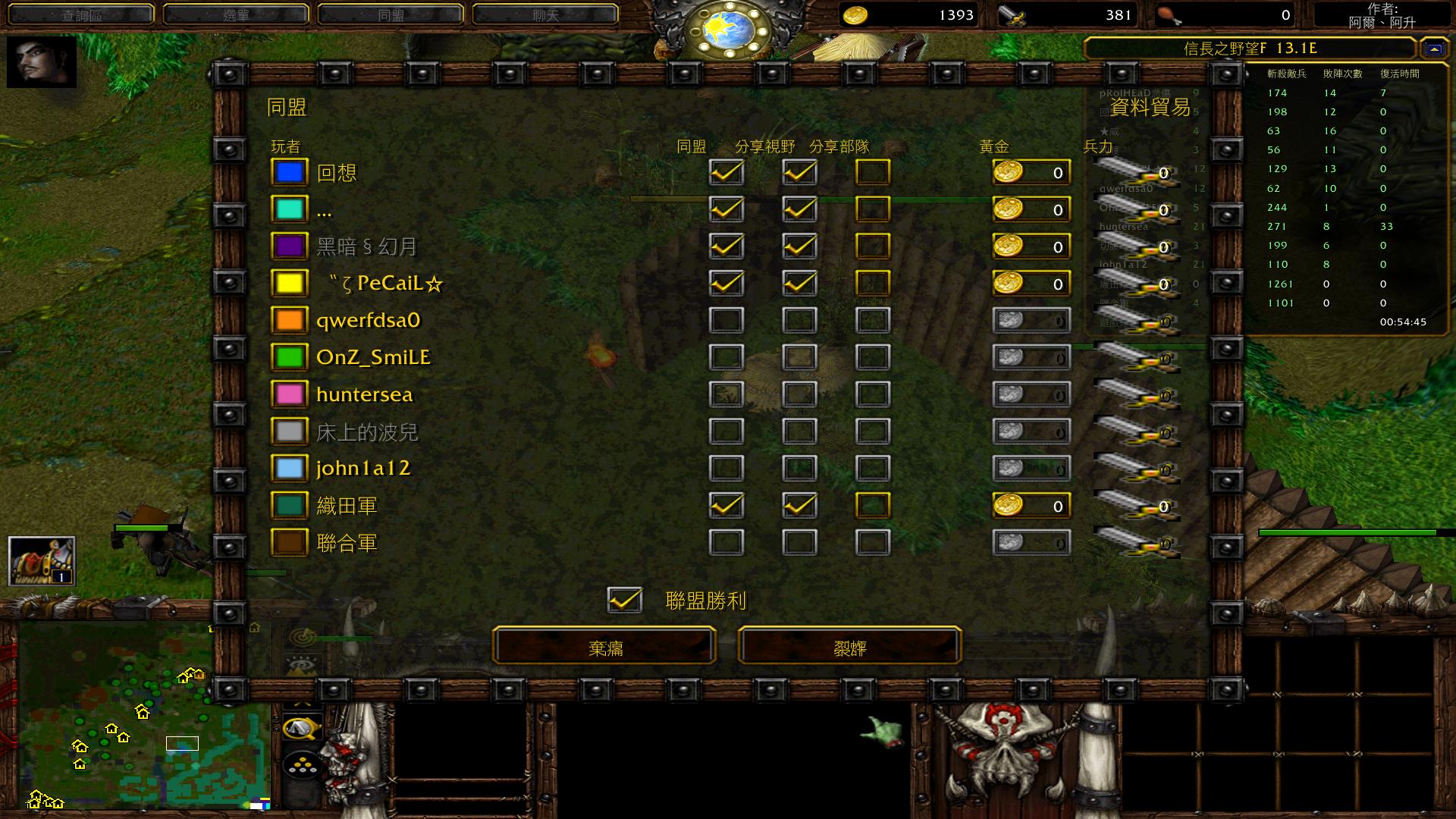This screenshot has width=1456, height=819.
Task: Confirm alliance changes with the OK button
Action: click(604, 646)
